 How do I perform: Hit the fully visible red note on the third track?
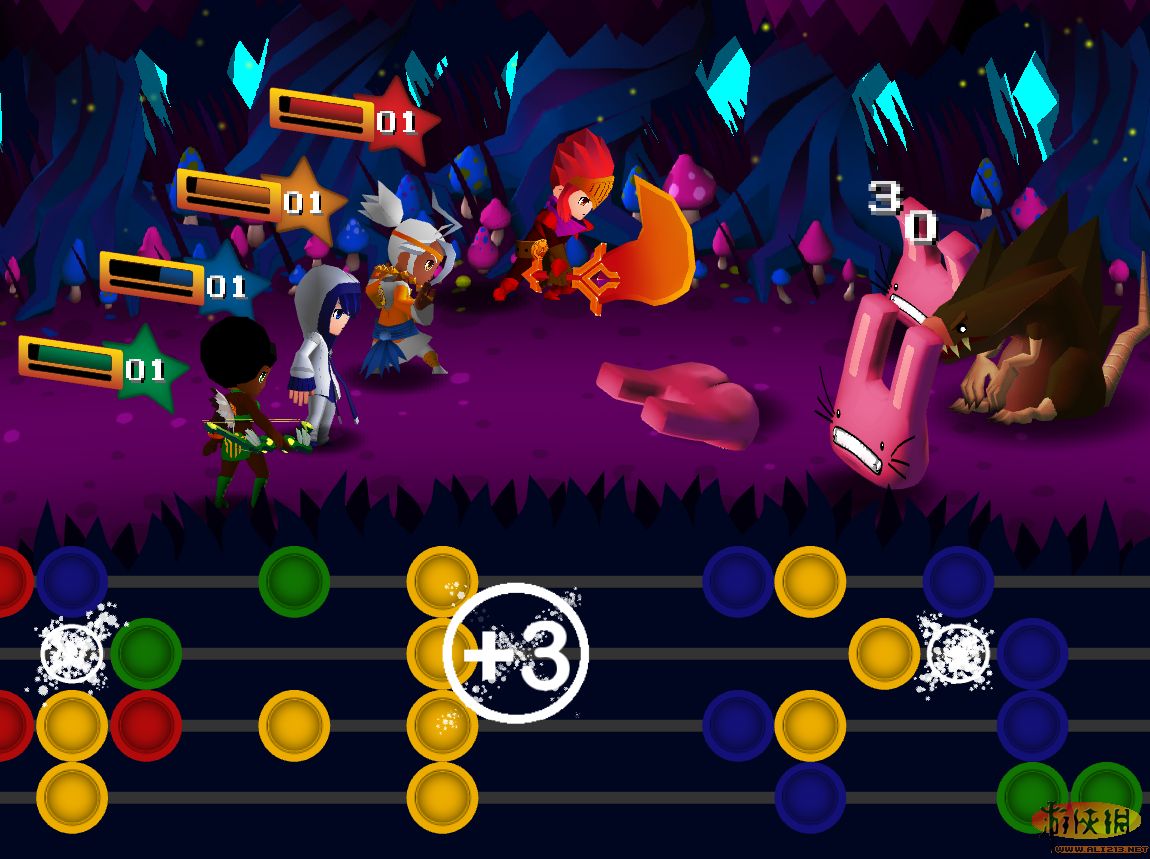coord(146,725)
